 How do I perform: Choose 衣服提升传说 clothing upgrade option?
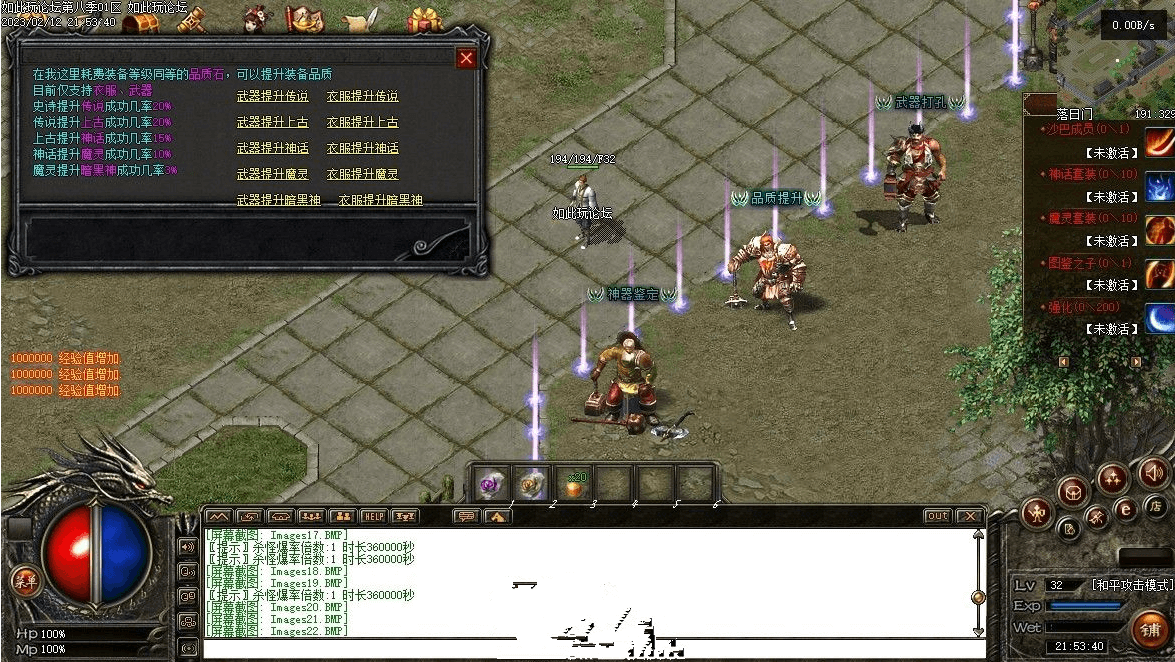362,97
